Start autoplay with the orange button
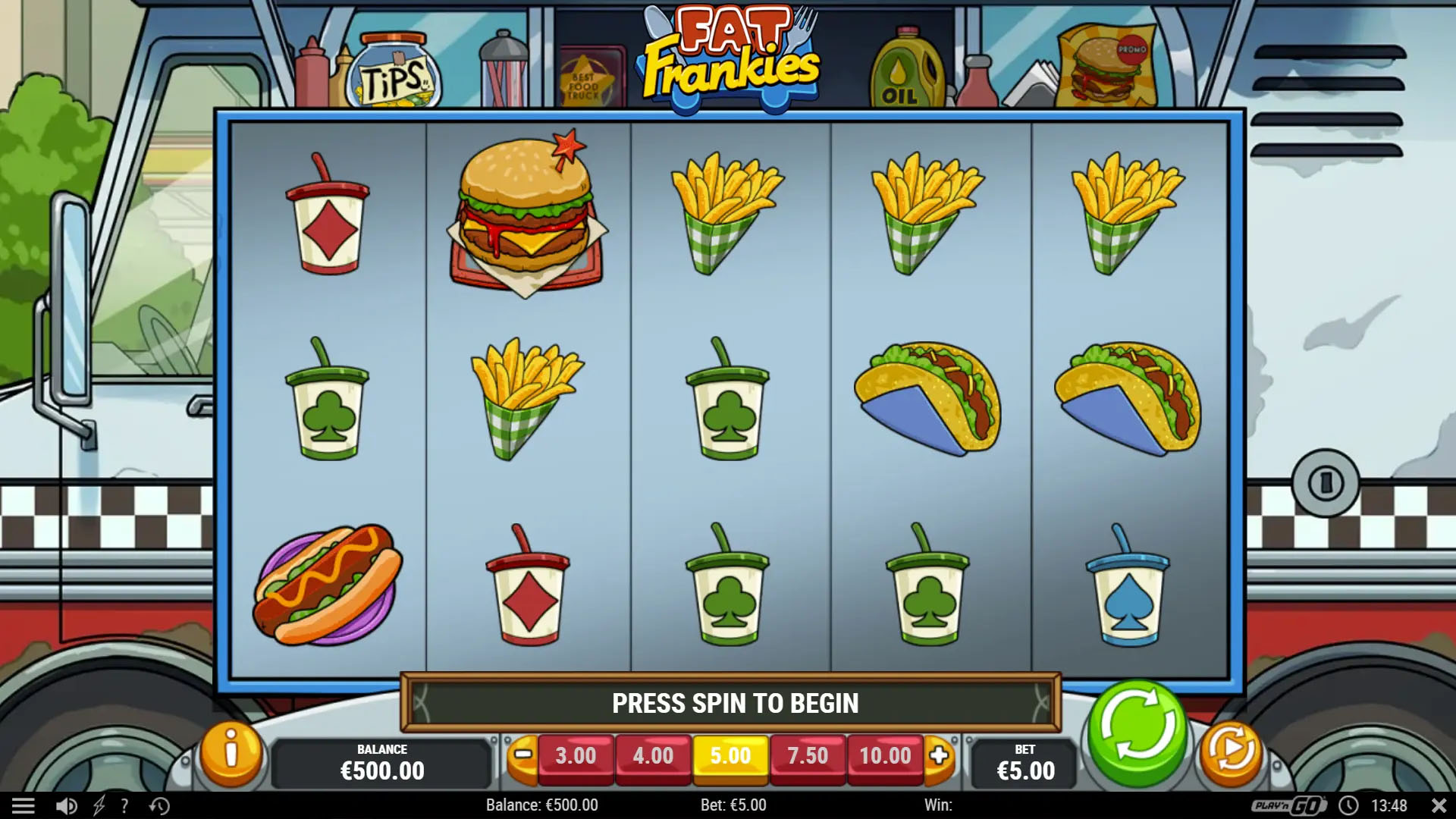The width and height of the screenshot is (1456, 819). (1231, 752)
